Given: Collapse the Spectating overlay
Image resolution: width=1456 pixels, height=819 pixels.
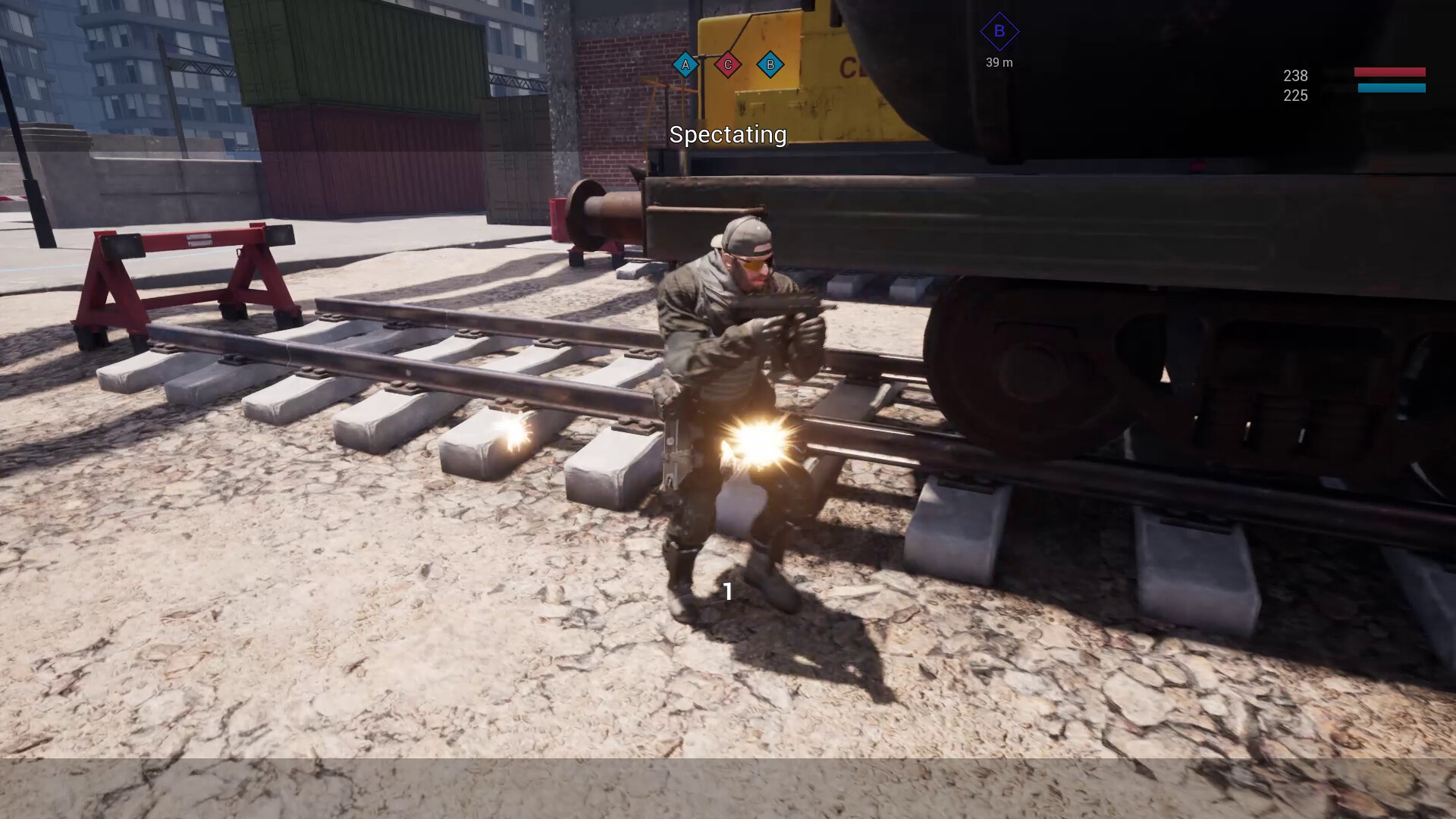Looking at the screenshot, I should coord(727,136).
